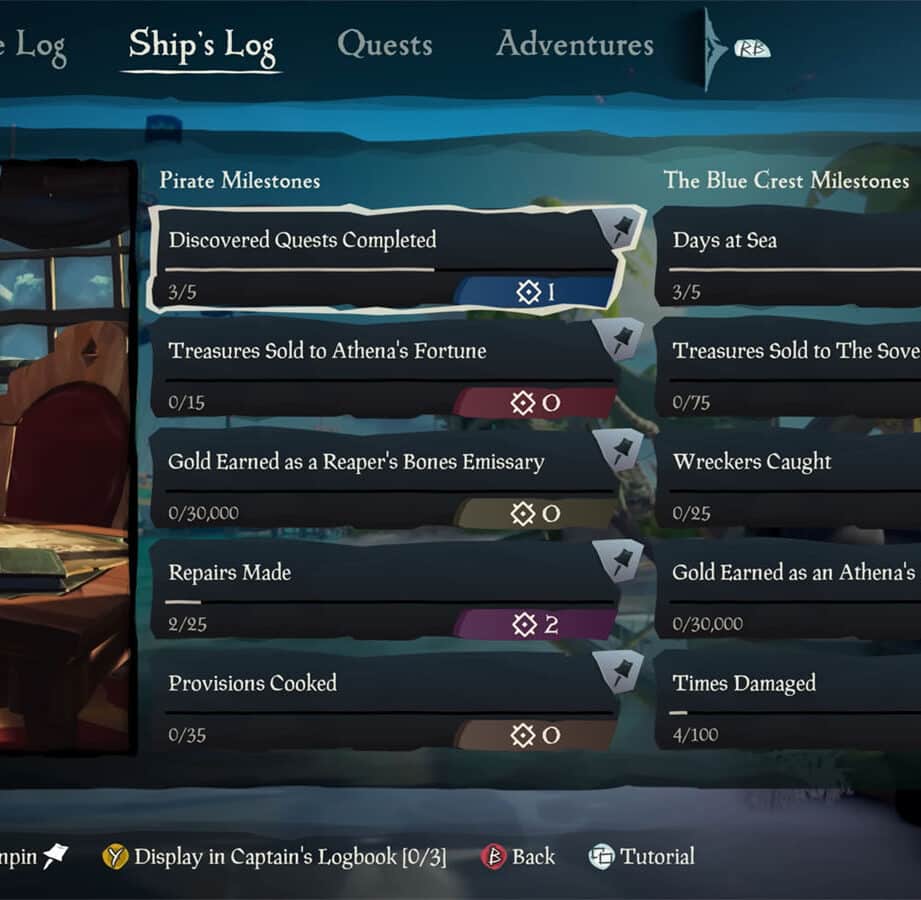
Task: Display milestone in Captain's Logbook
Action: coord(275,857)
